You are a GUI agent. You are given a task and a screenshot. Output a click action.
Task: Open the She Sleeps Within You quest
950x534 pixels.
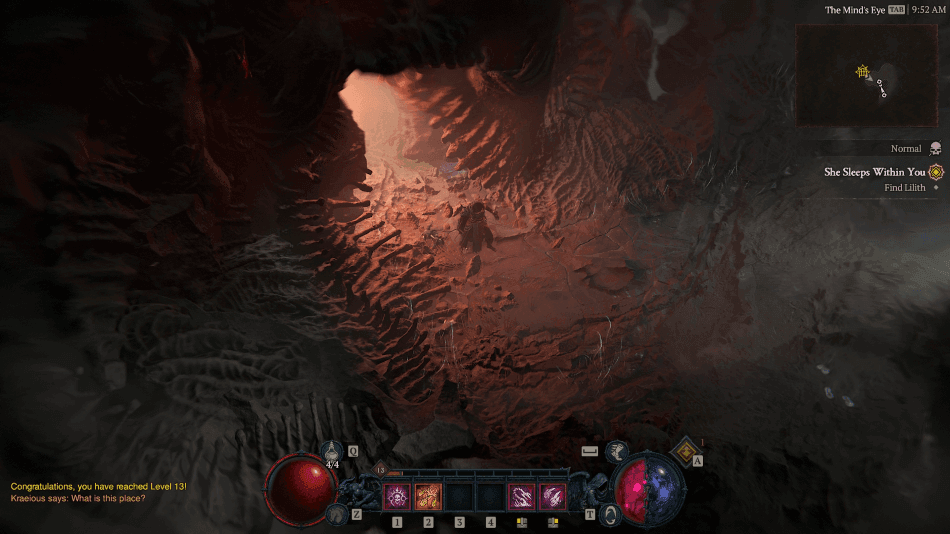(x=874, y=172)
